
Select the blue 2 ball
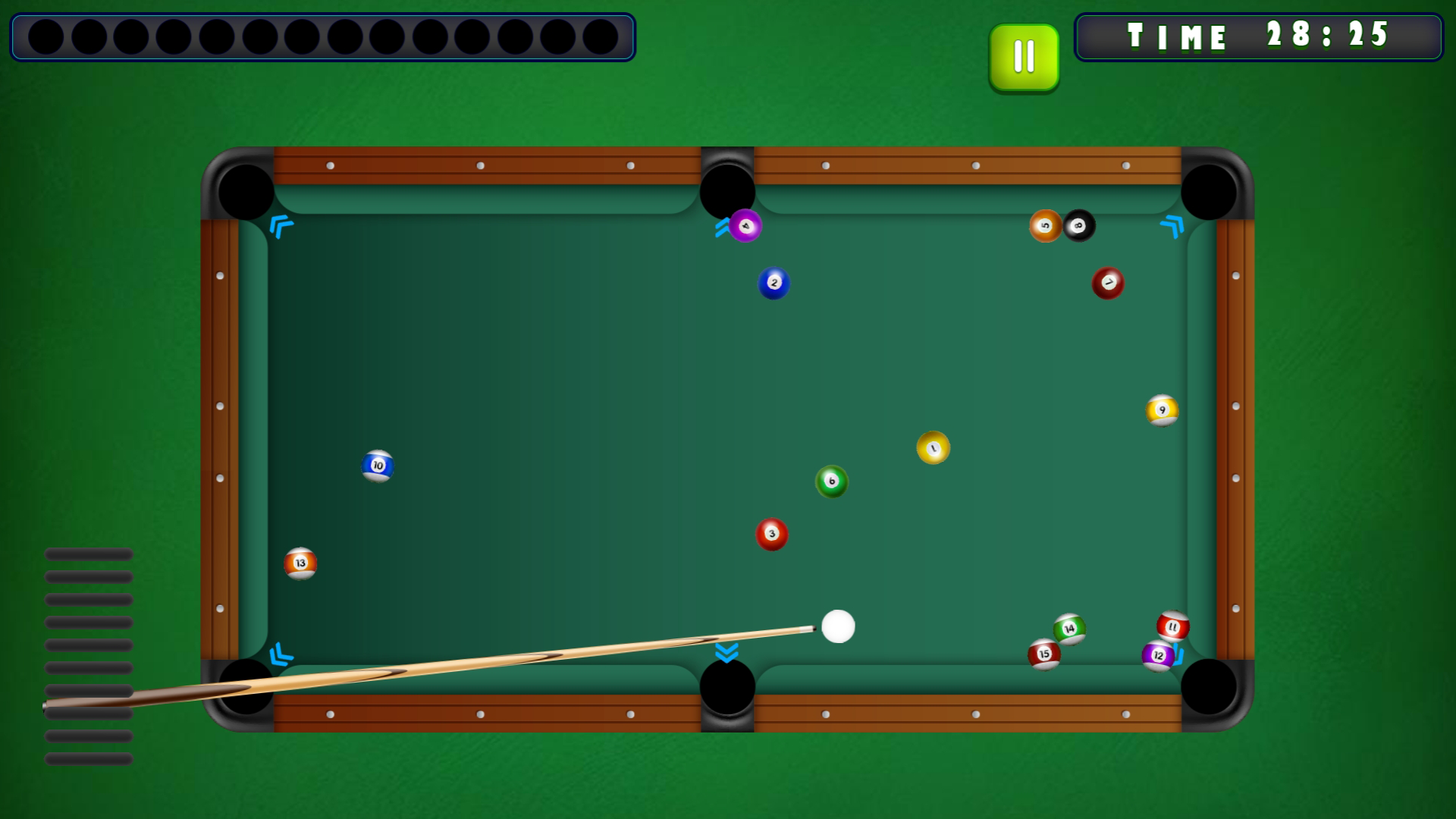(773, 281)
